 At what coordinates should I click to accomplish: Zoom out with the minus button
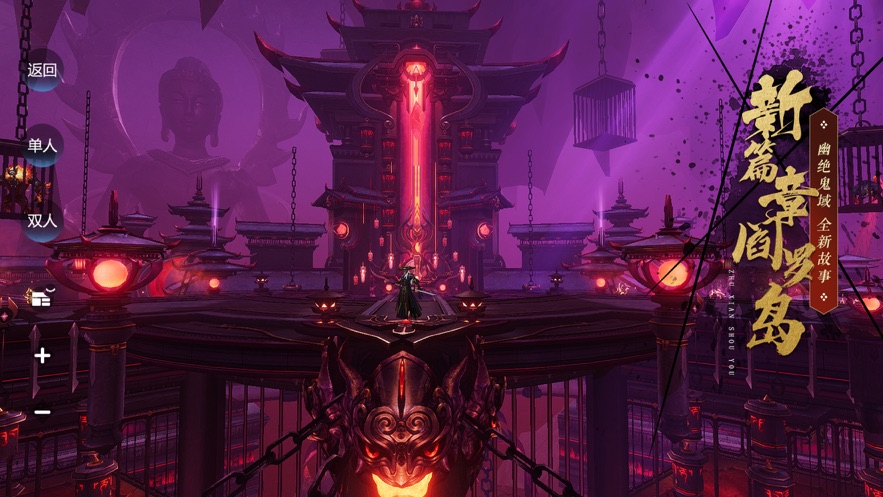(x=42, y=412)
